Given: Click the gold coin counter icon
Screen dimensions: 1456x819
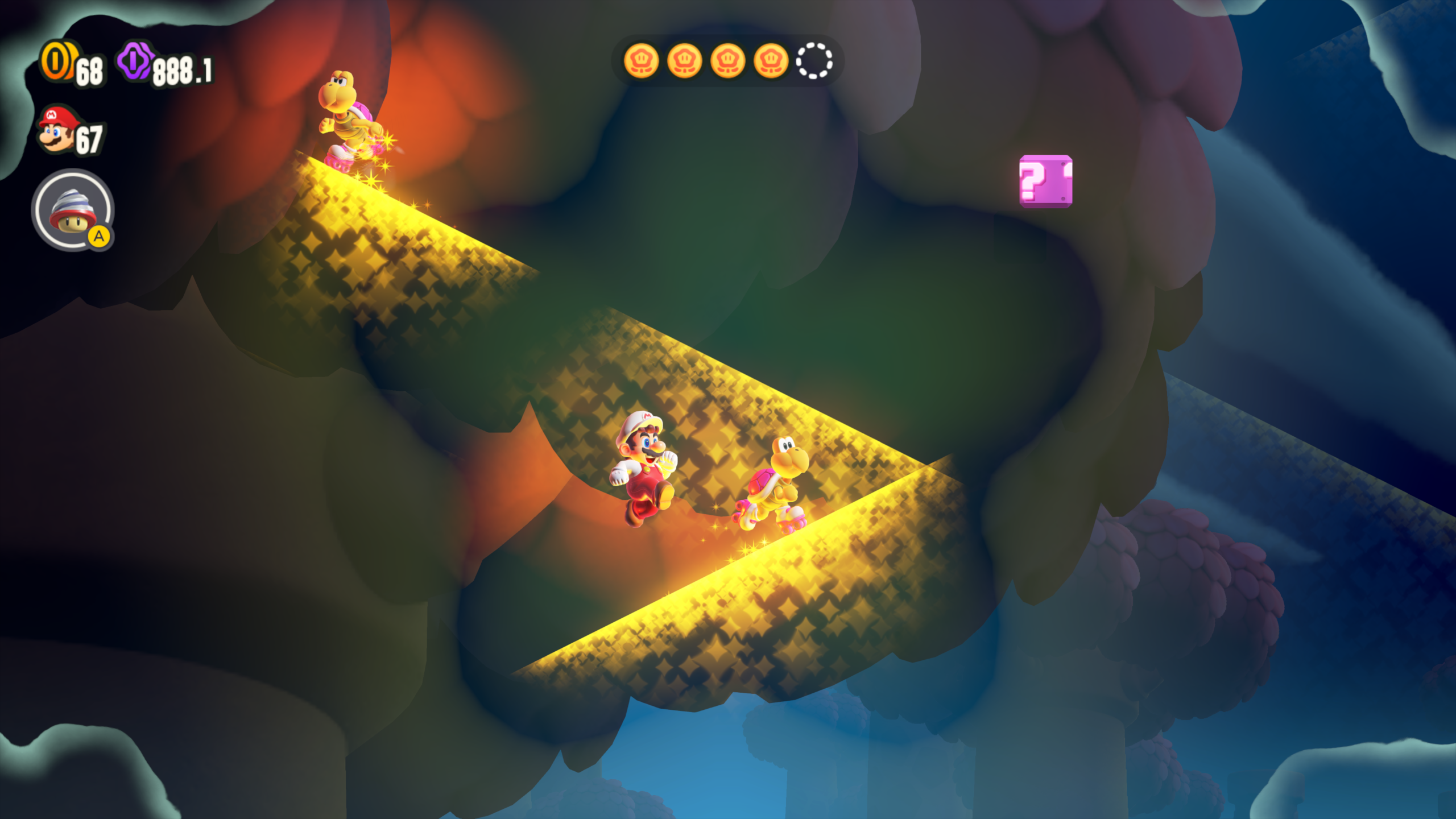Looking at the screenshot, I should click(x=57, y=61).
